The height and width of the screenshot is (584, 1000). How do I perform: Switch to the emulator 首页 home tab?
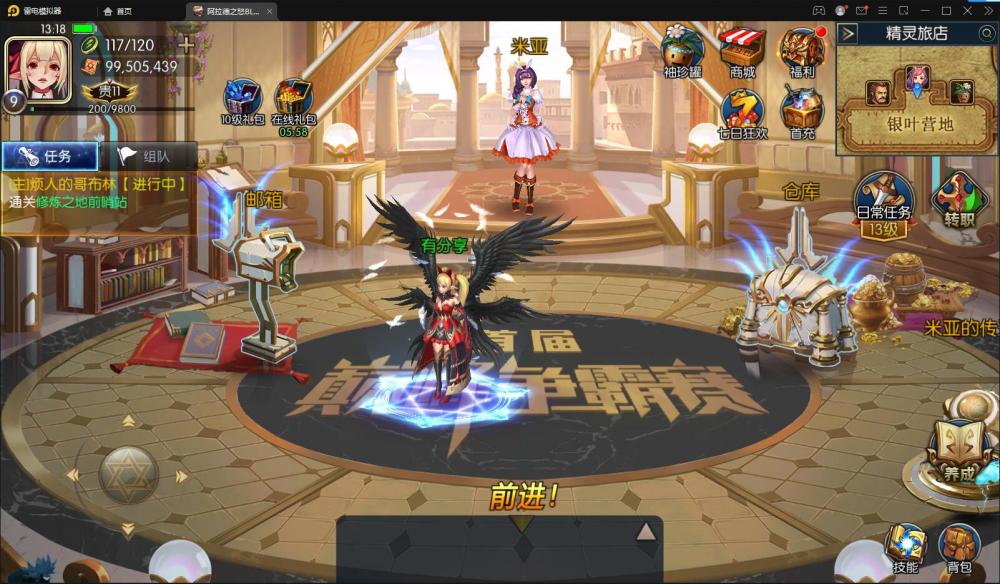click(117, 10)
